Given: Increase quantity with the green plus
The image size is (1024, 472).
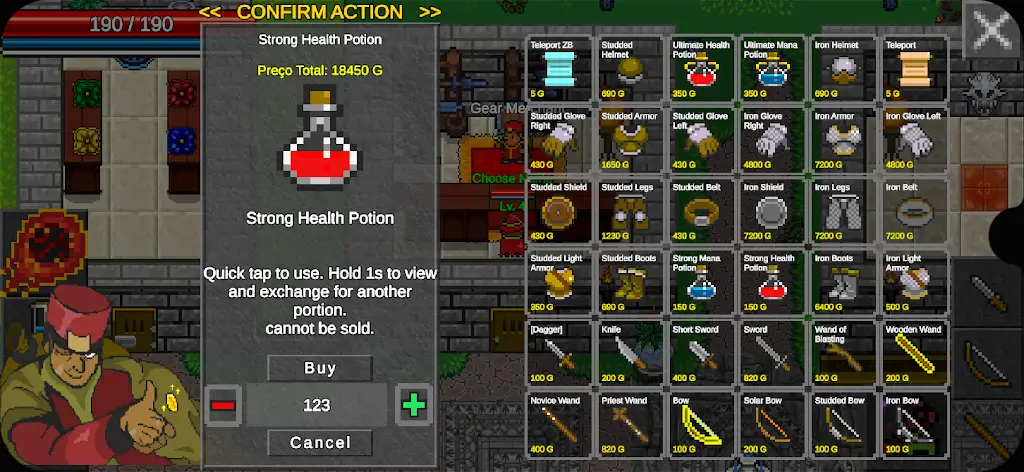Looking at the screenshot, I should 413,405.
